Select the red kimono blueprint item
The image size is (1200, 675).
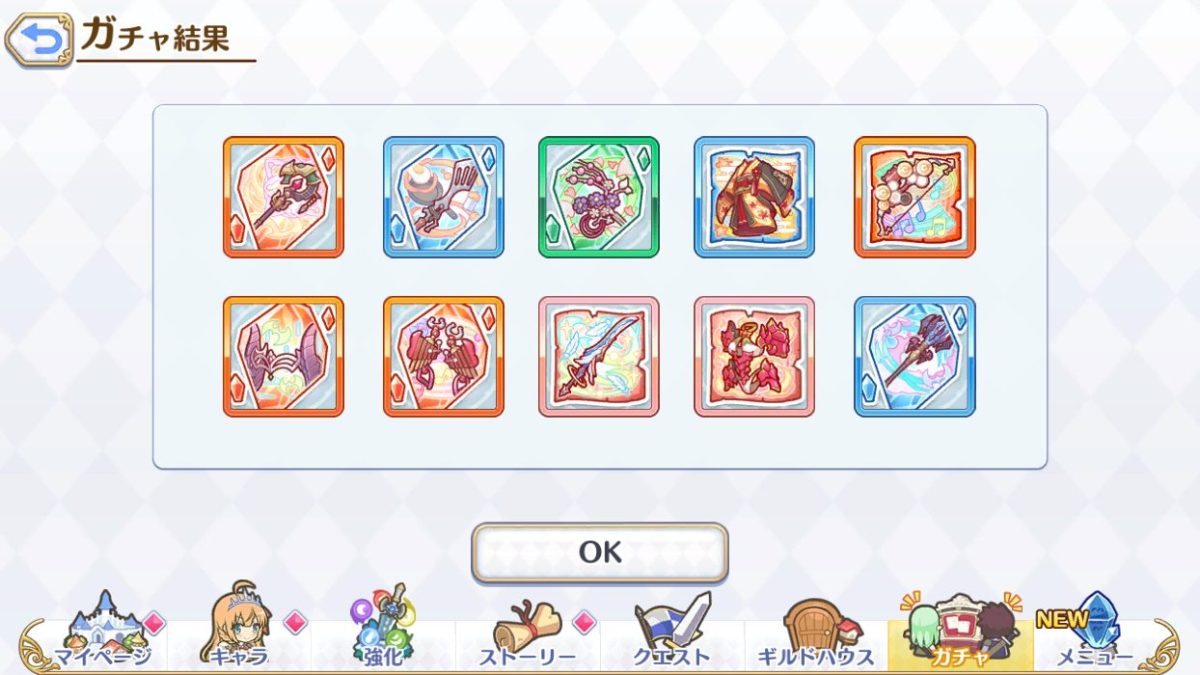click(x=754, y=197)
